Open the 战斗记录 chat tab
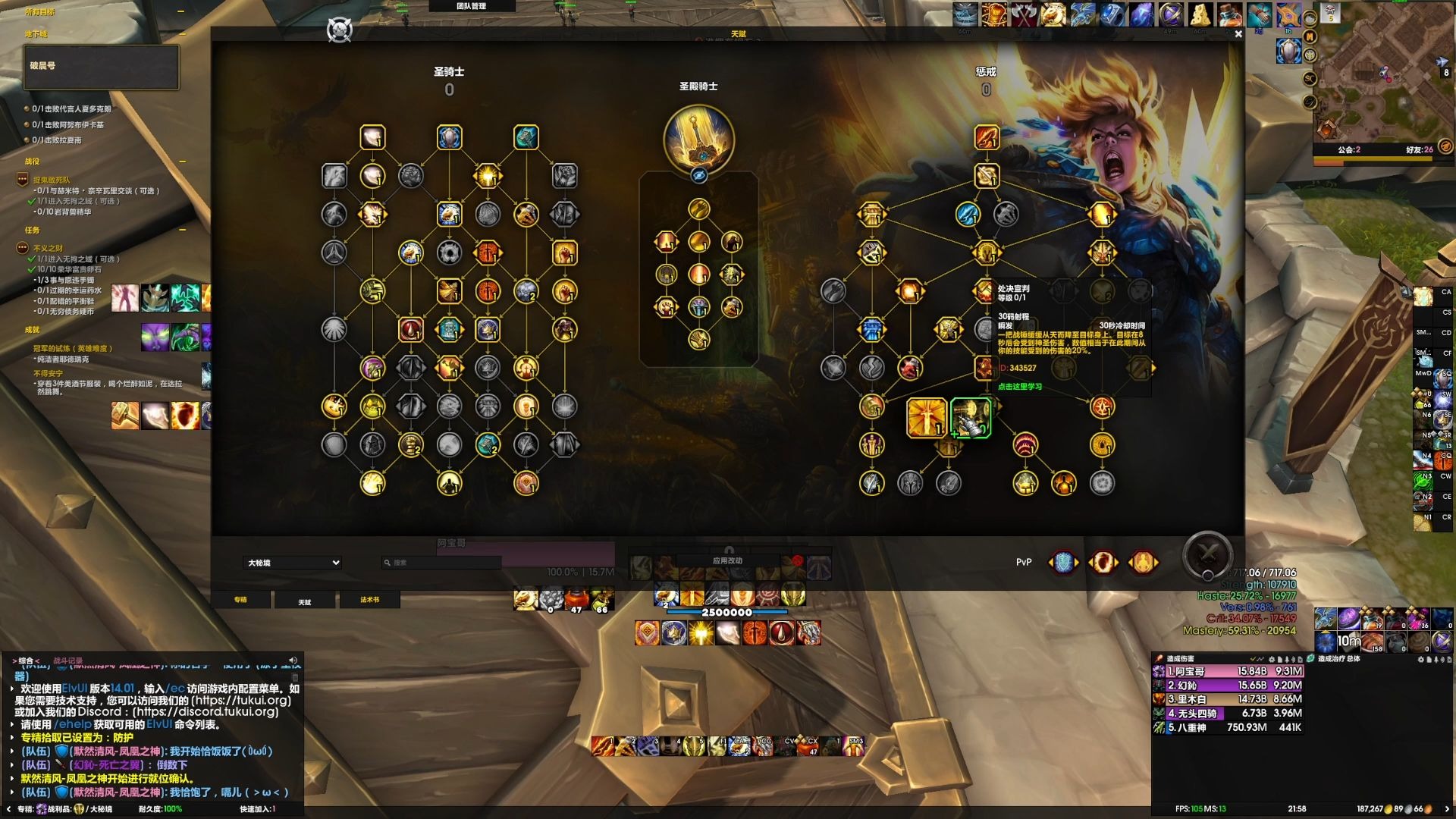 click(67, 661)
